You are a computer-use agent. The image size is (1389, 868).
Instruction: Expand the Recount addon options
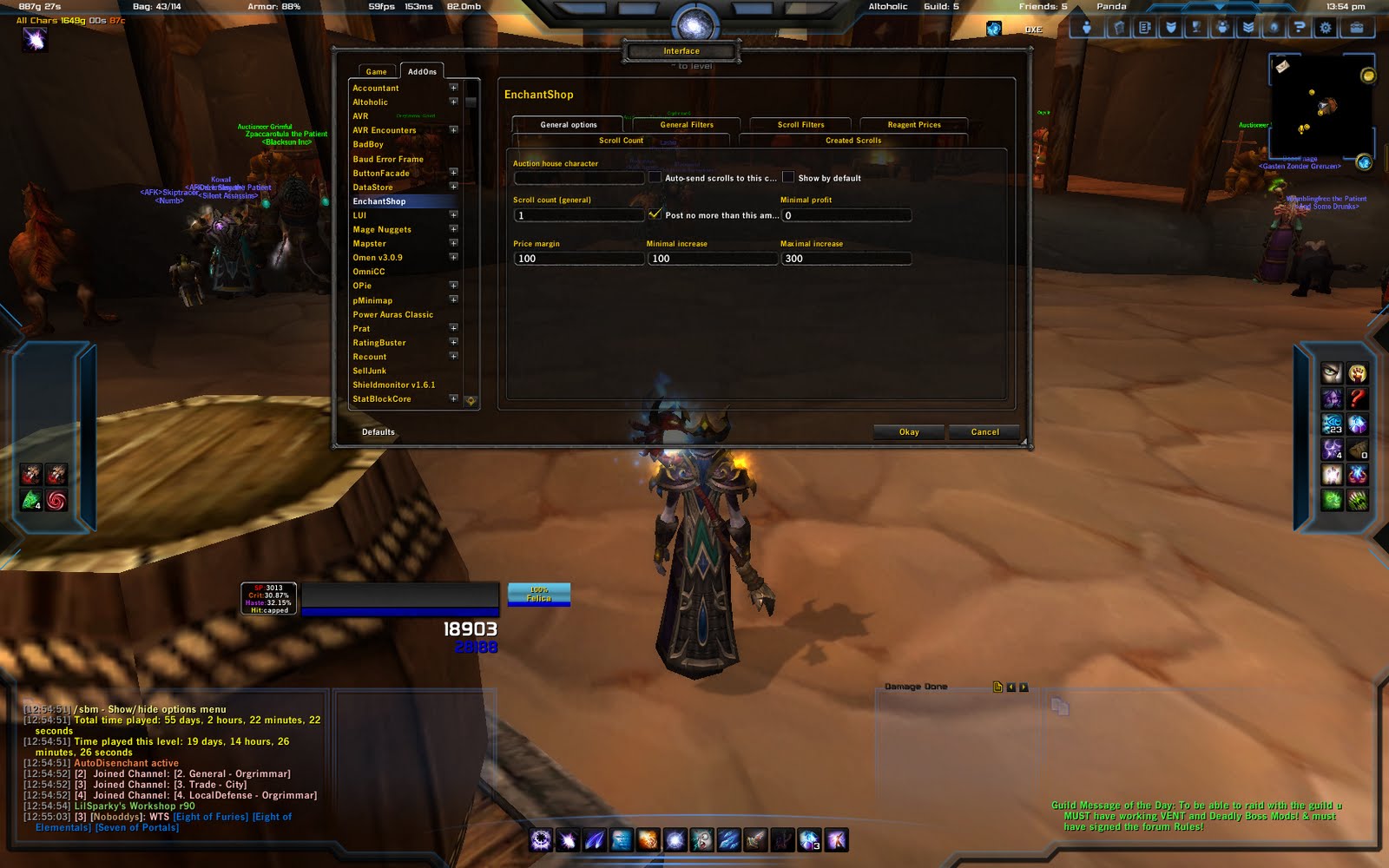coord(453,357)
